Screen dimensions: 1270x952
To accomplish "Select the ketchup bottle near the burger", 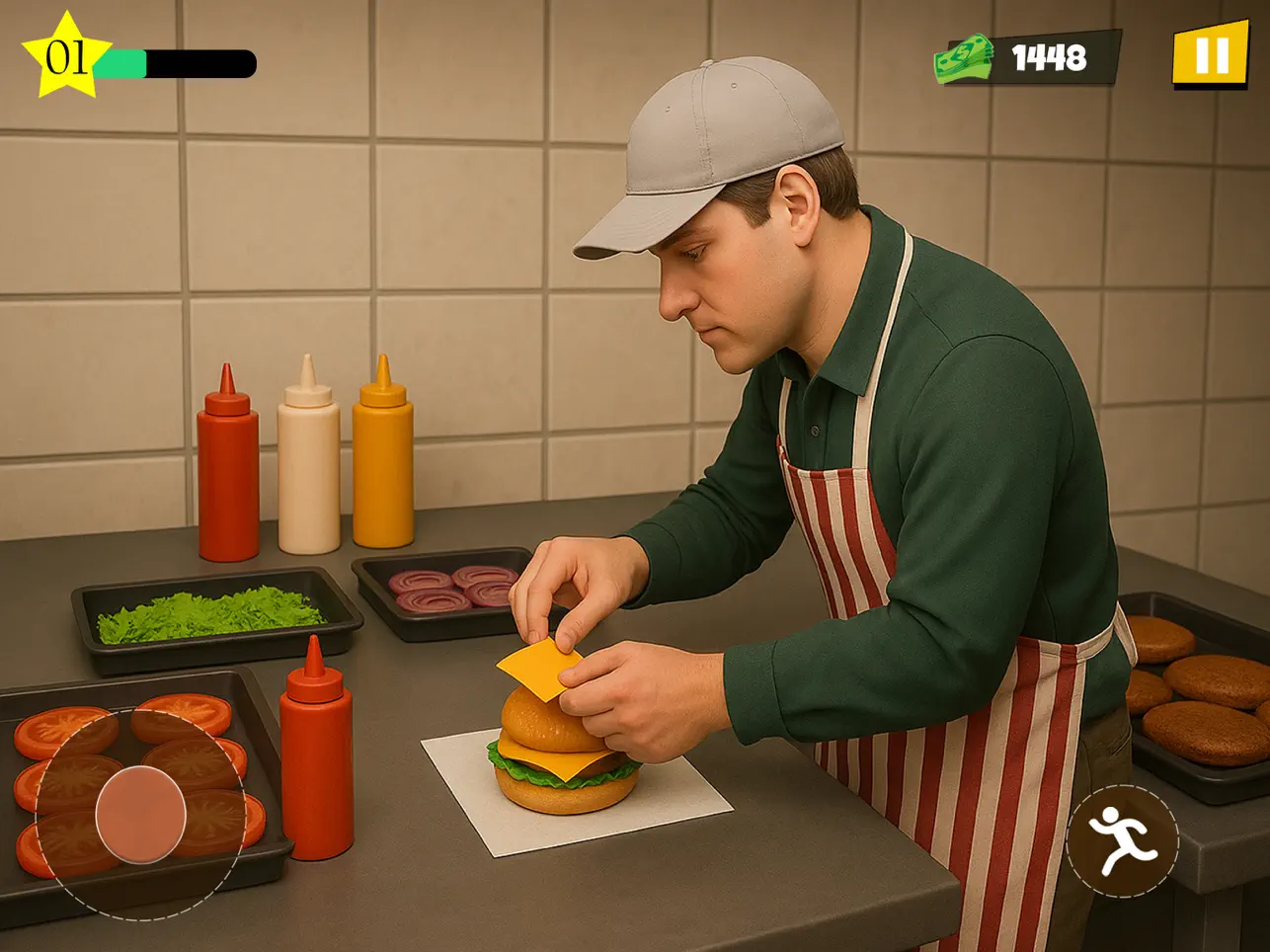I will pos(314,760).
